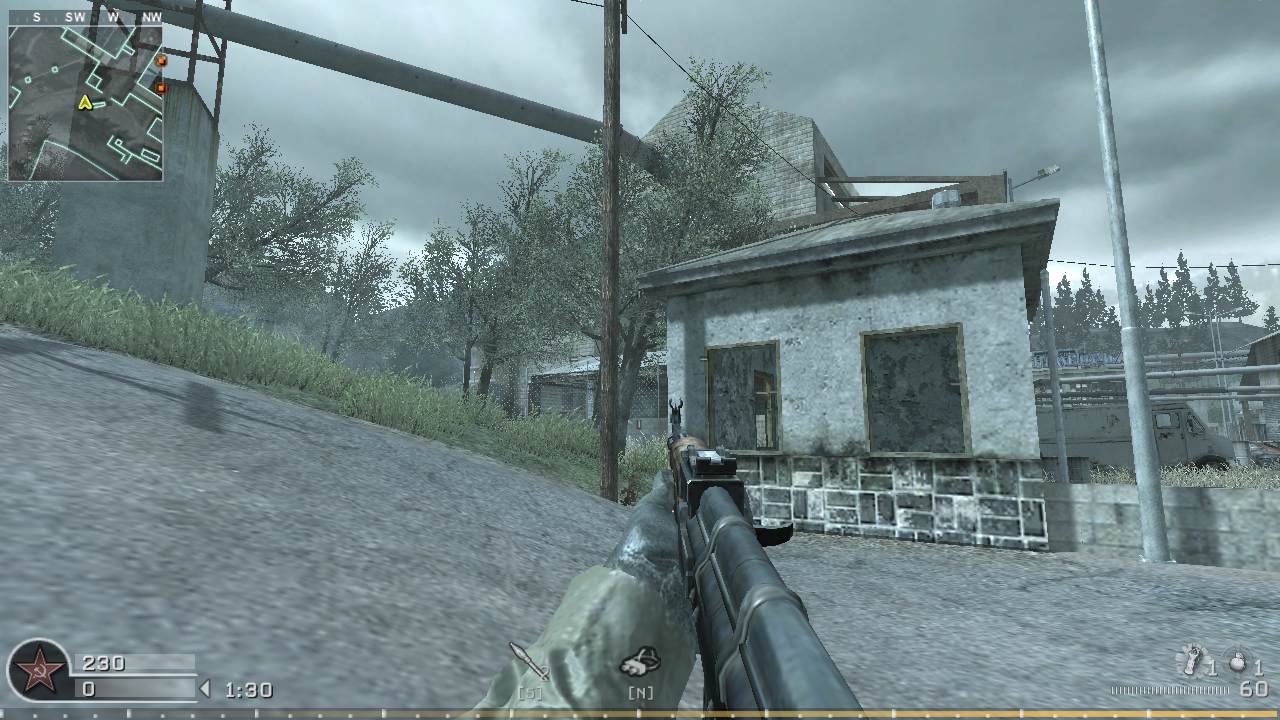Open the compass strip above the minimap
Viewport: 1280px width, 720px height.
point(85,16)
